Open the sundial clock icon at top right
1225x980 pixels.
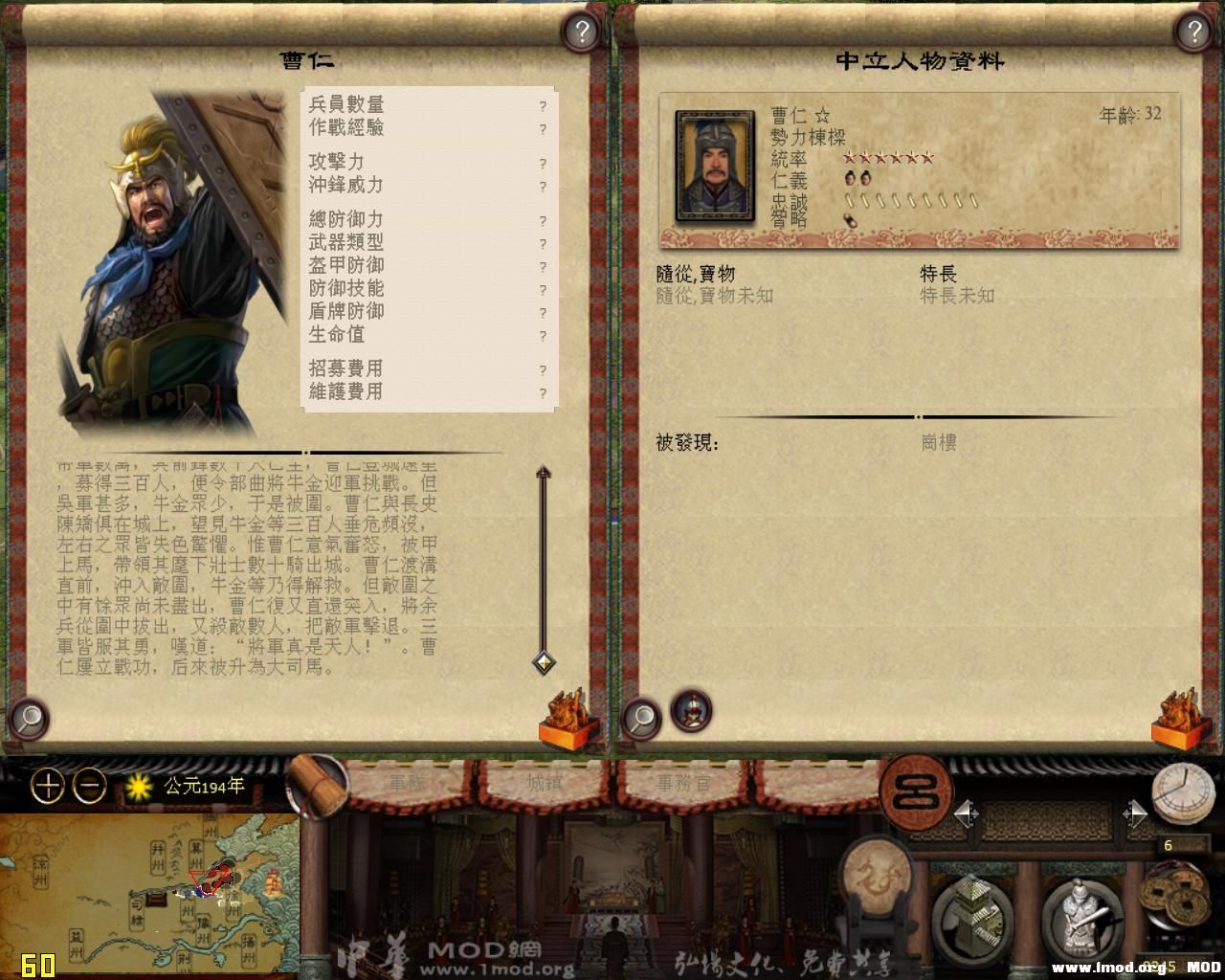[x=1182, y=792]
